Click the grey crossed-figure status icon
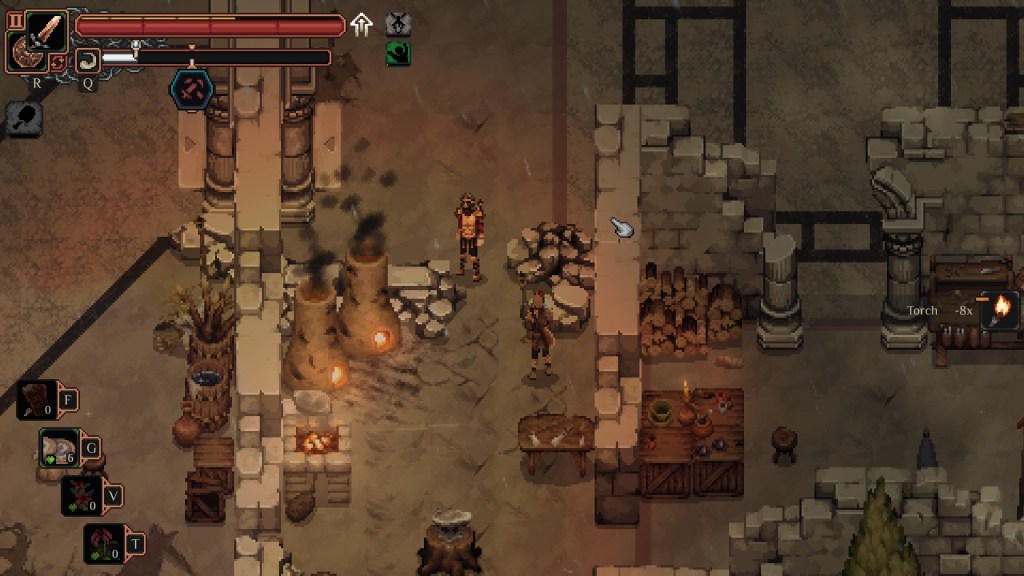The image size is (1024, 576). 398,24
